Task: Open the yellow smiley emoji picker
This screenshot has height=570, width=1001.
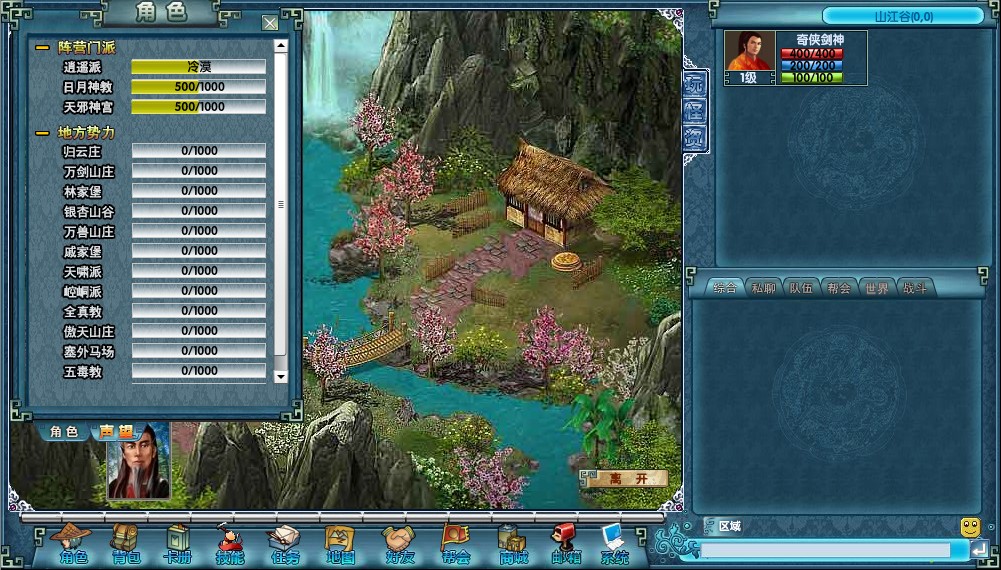Action: click(x=970, y=526)
